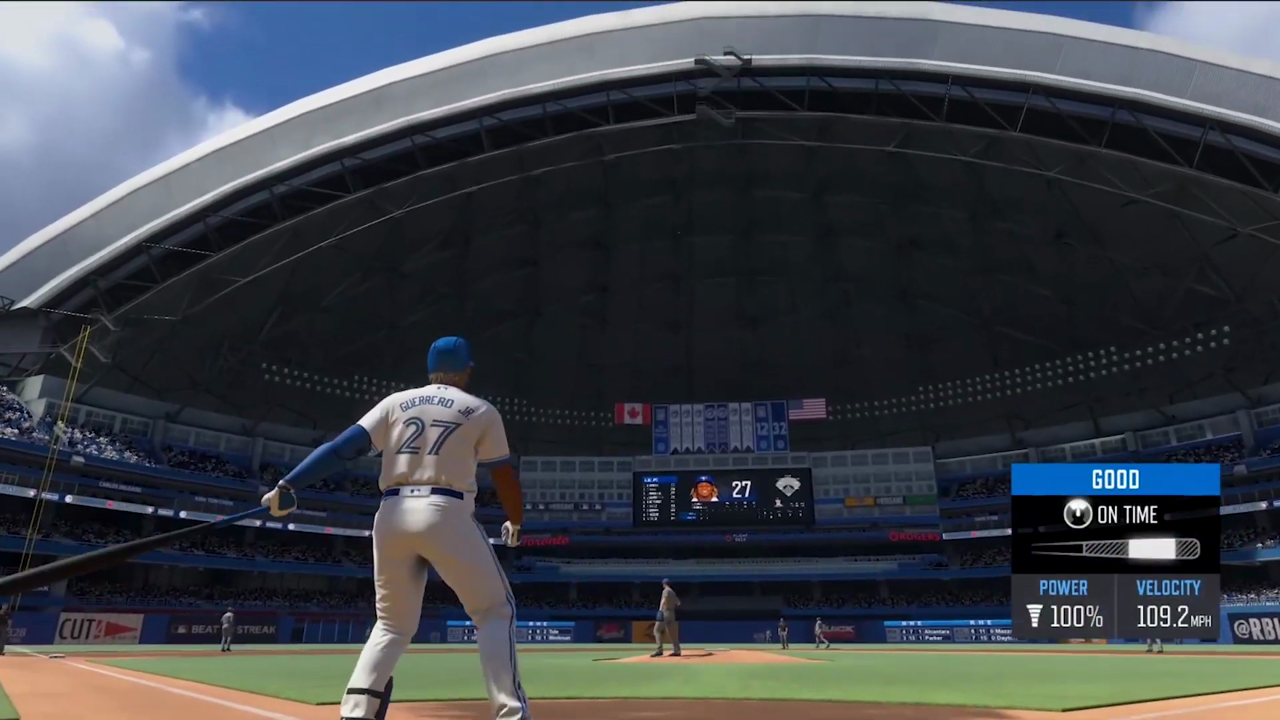Click the bat graphic in the swing feedback panel
The height and width of the screenshot is (720, 1280).
pos(1113,548)
